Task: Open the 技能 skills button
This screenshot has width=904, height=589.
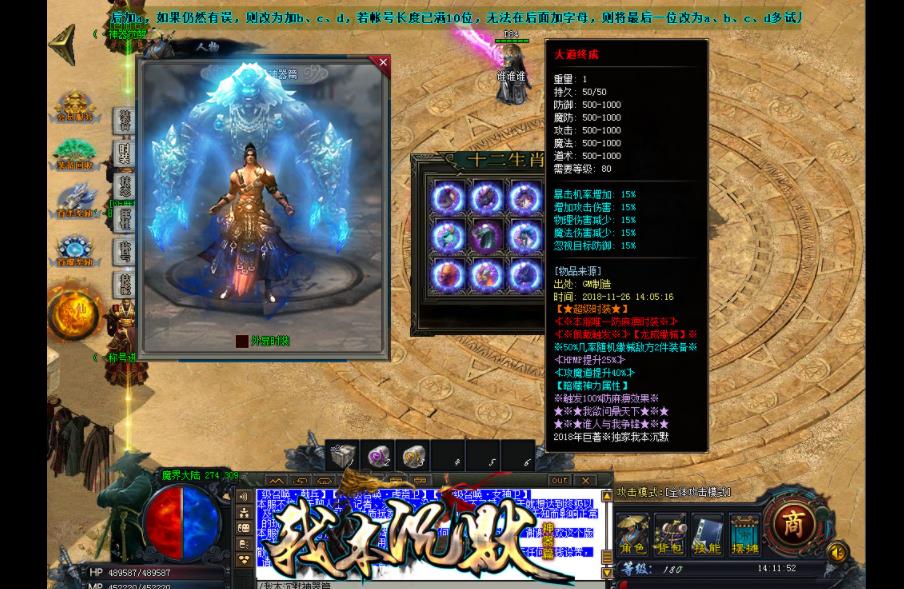Action: coord(707,532)
